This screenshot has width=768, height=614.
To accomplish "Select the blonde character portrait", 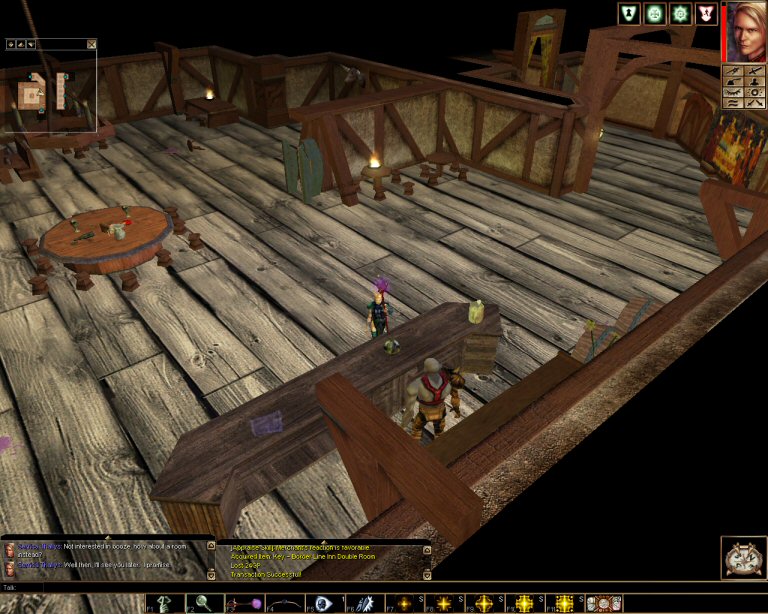I will pyautogui.click(x=745, y=31).
